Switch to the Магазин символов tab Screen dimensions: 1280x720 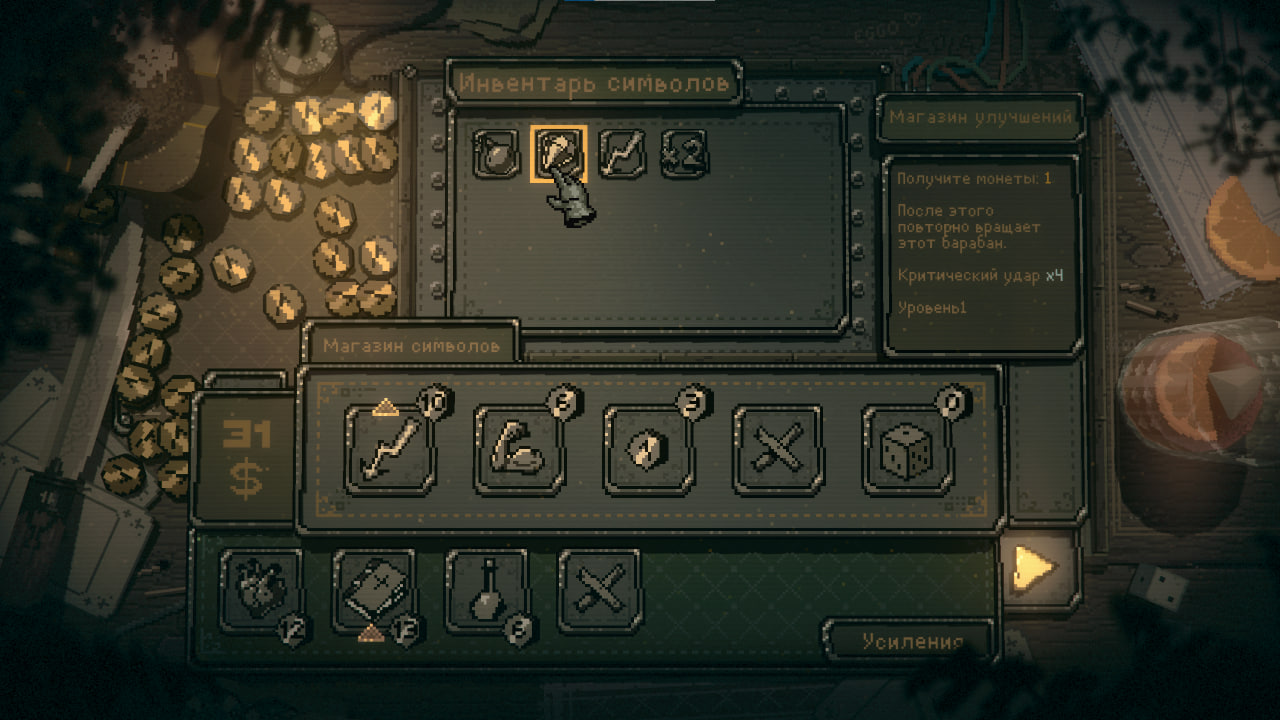pyautogui.click(x=411, y=346)
